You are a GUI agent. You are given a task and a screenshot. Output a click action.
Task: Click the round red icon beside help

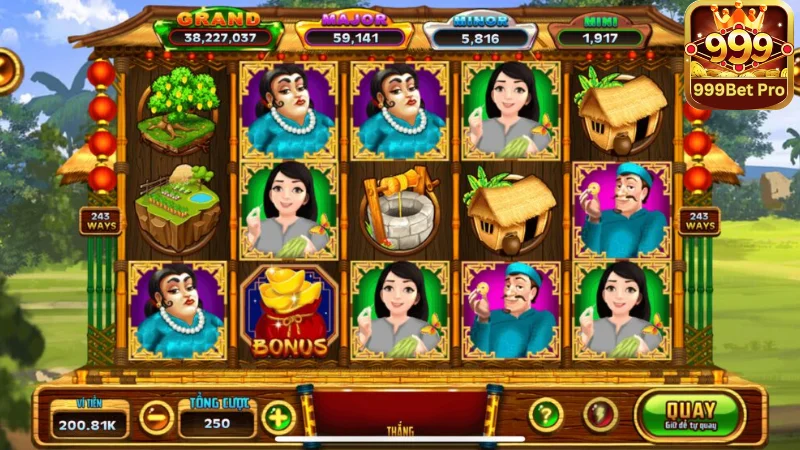point(600,414)
